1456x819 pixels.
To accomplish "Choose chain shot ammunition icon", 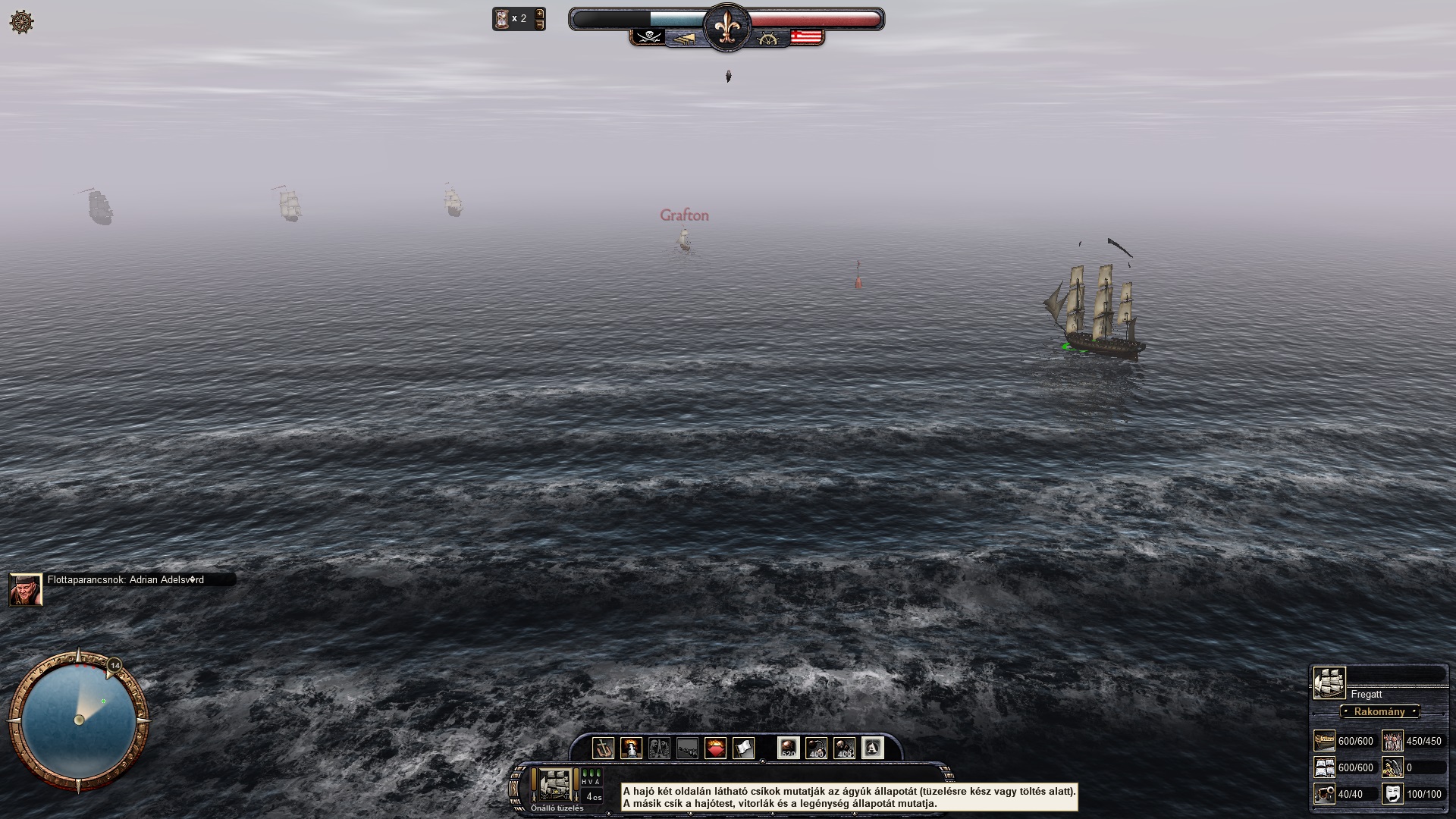I will click(x=816, y=748).
